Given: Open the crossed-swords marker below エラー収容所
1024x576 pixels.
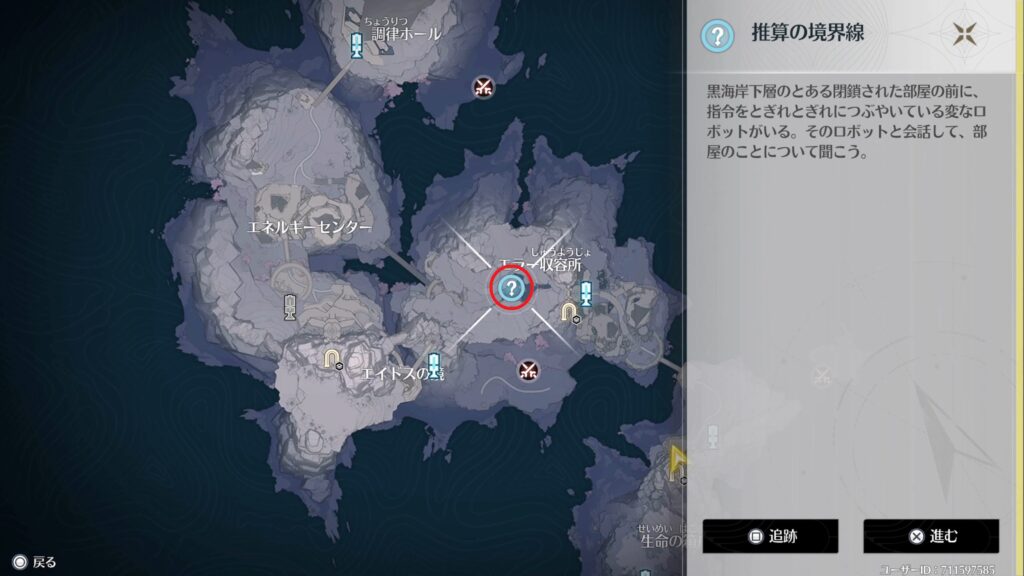Looking at the screenshot, I should 529,370.
